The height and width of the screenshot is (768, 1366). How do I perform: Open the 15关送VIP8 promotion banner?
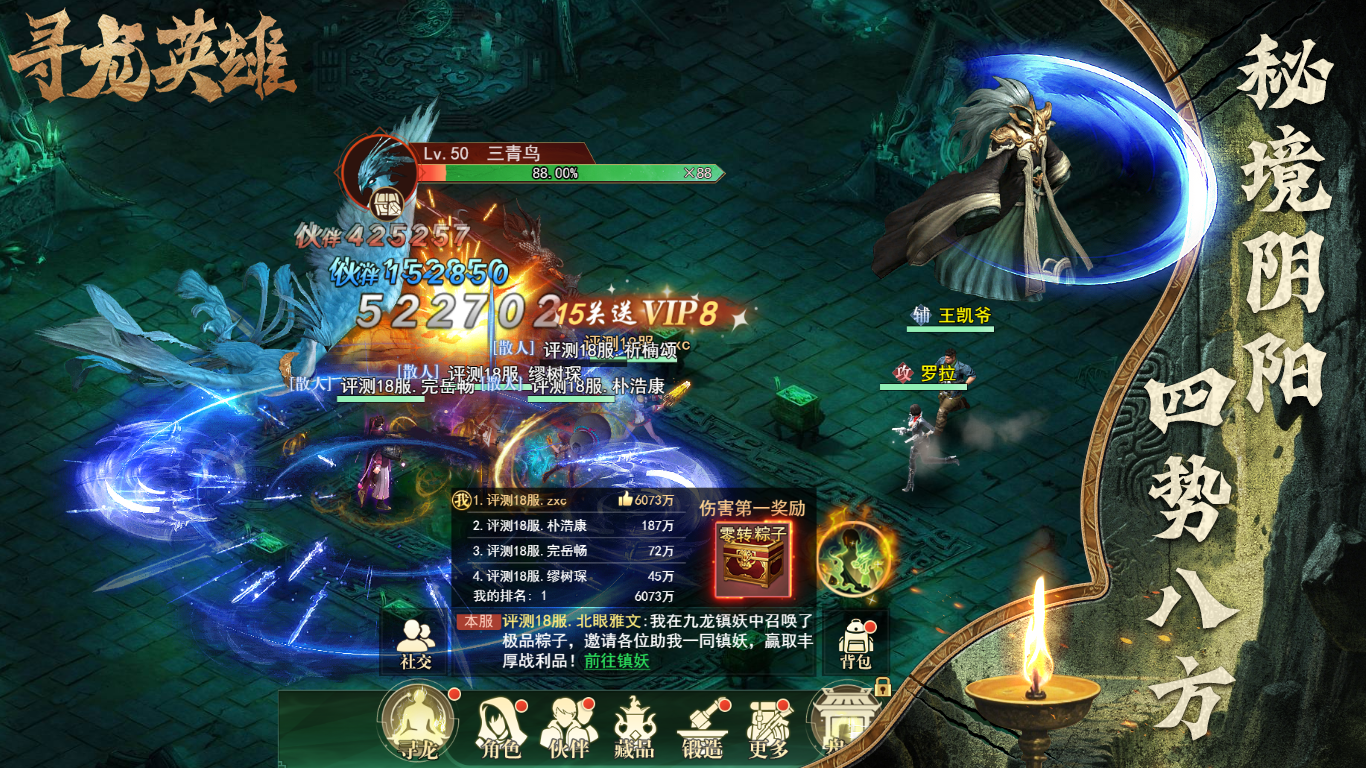(x=638, y=312)
